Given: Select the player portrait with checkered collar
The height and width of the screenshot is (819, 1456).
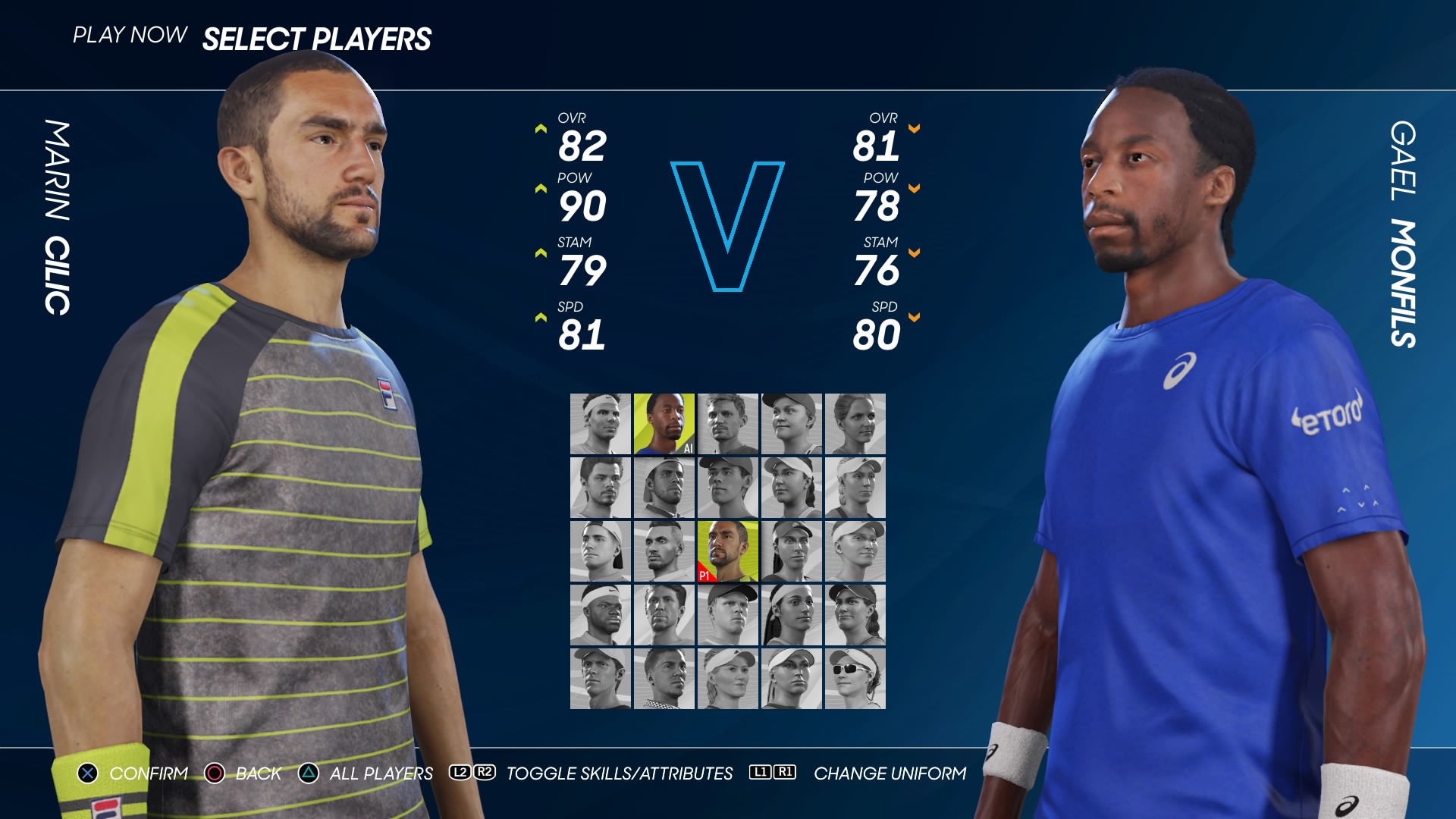Looking at the screenshot, I should coord(664,679).
